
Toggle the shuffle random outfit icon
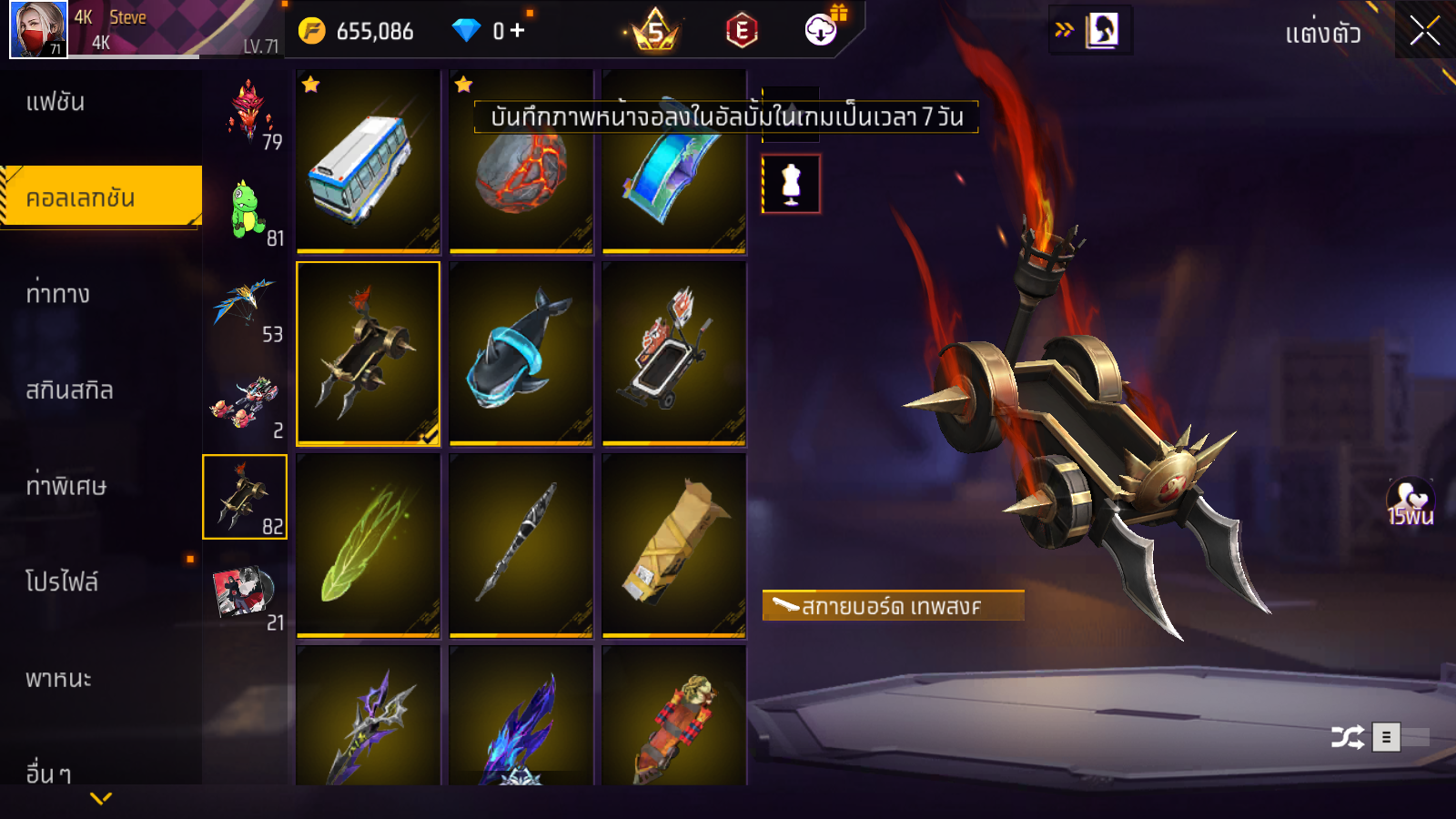point(1347,737)
